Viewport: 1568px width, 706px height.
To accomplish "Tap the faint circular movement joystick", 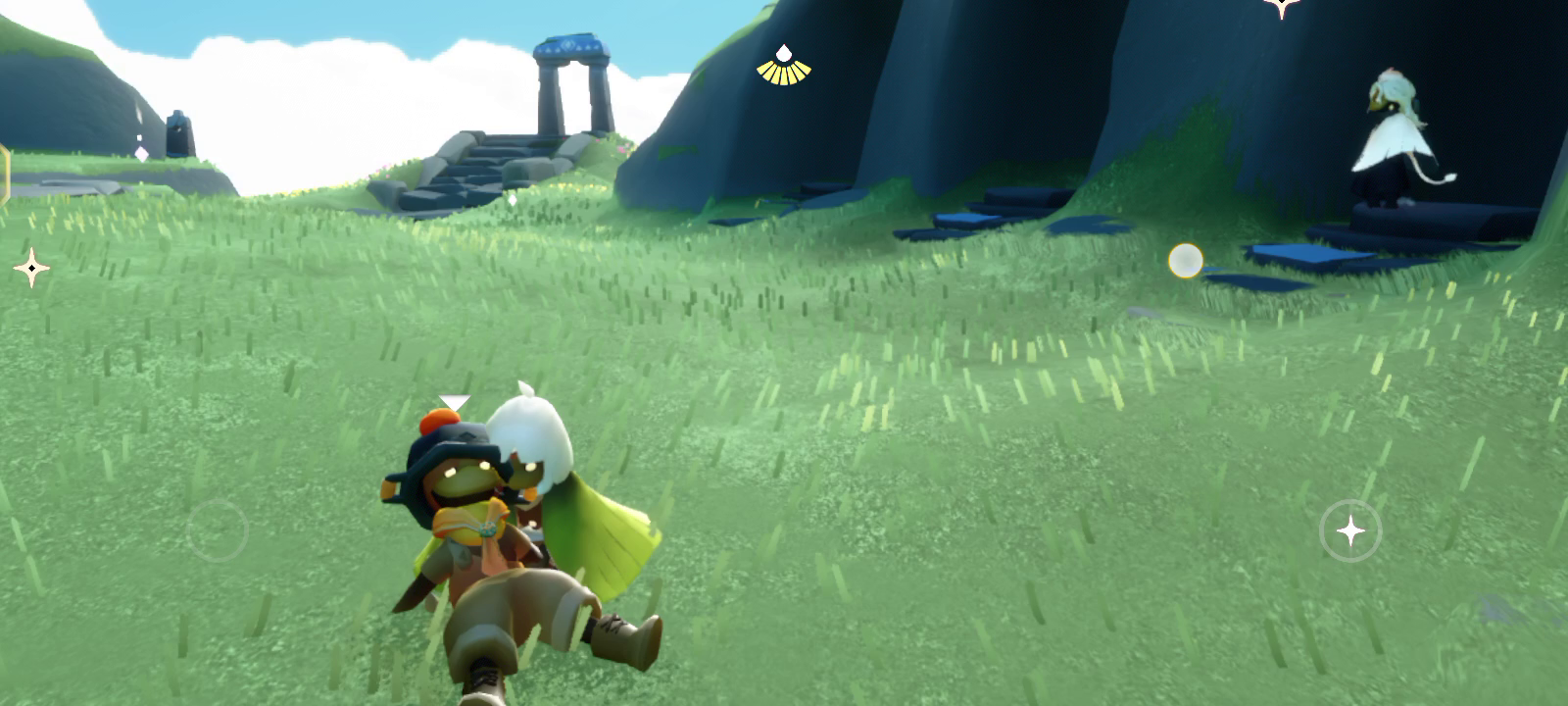I will coord(218,530).
